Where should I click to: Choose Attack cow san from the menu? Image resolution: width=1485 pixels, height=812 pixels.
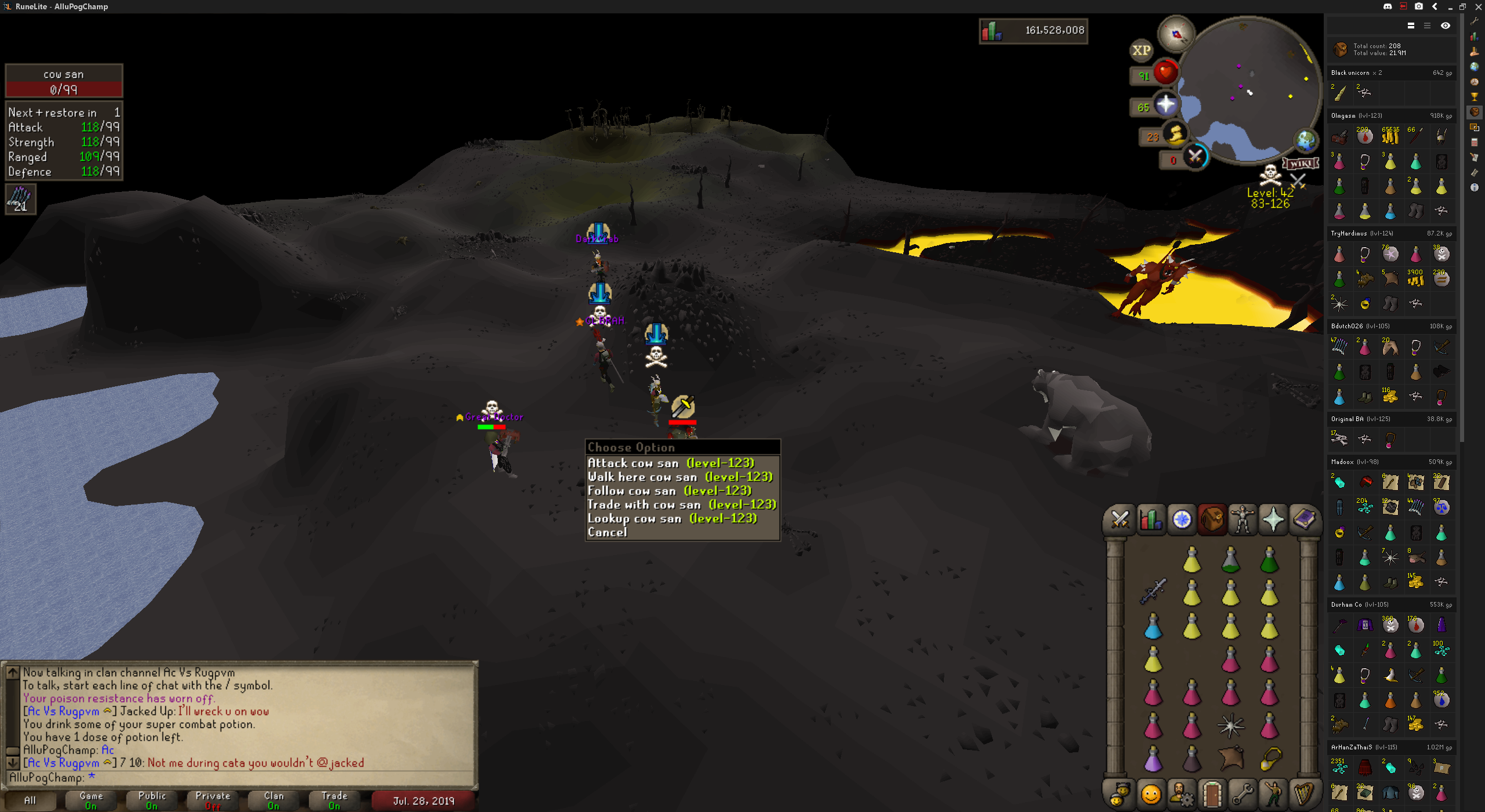pos(671,463)
